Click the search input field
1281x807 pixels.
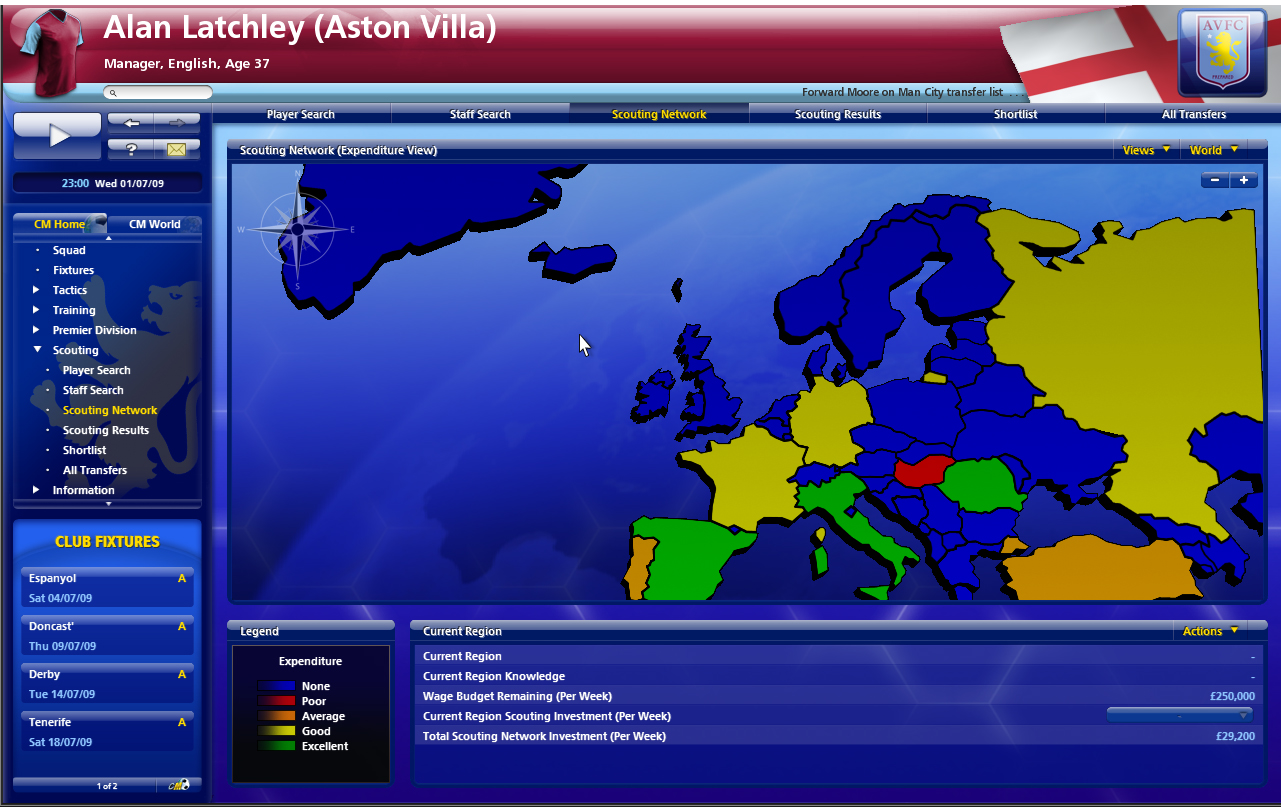tap(162, 93)
